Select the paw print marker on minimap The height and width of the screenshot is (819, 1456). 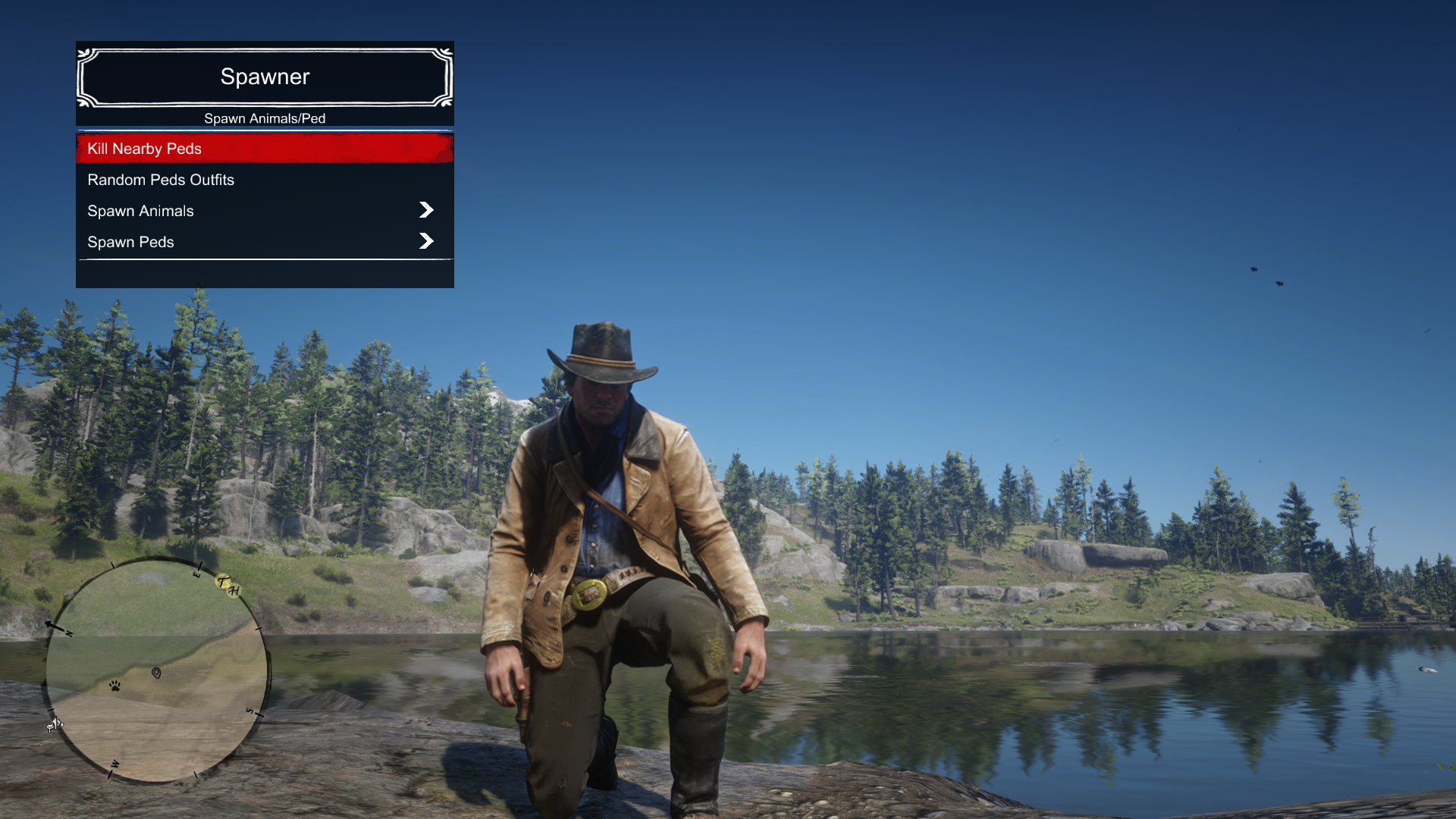coord(115,686)
